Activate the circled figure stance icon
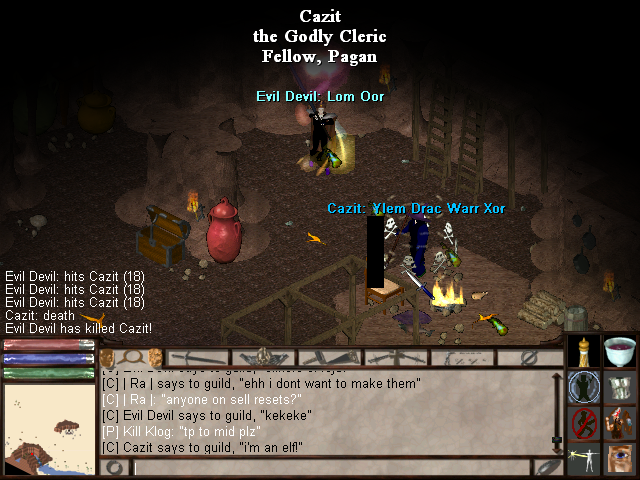Viewport: 640px width, 480px height. [x=584, y=388]
